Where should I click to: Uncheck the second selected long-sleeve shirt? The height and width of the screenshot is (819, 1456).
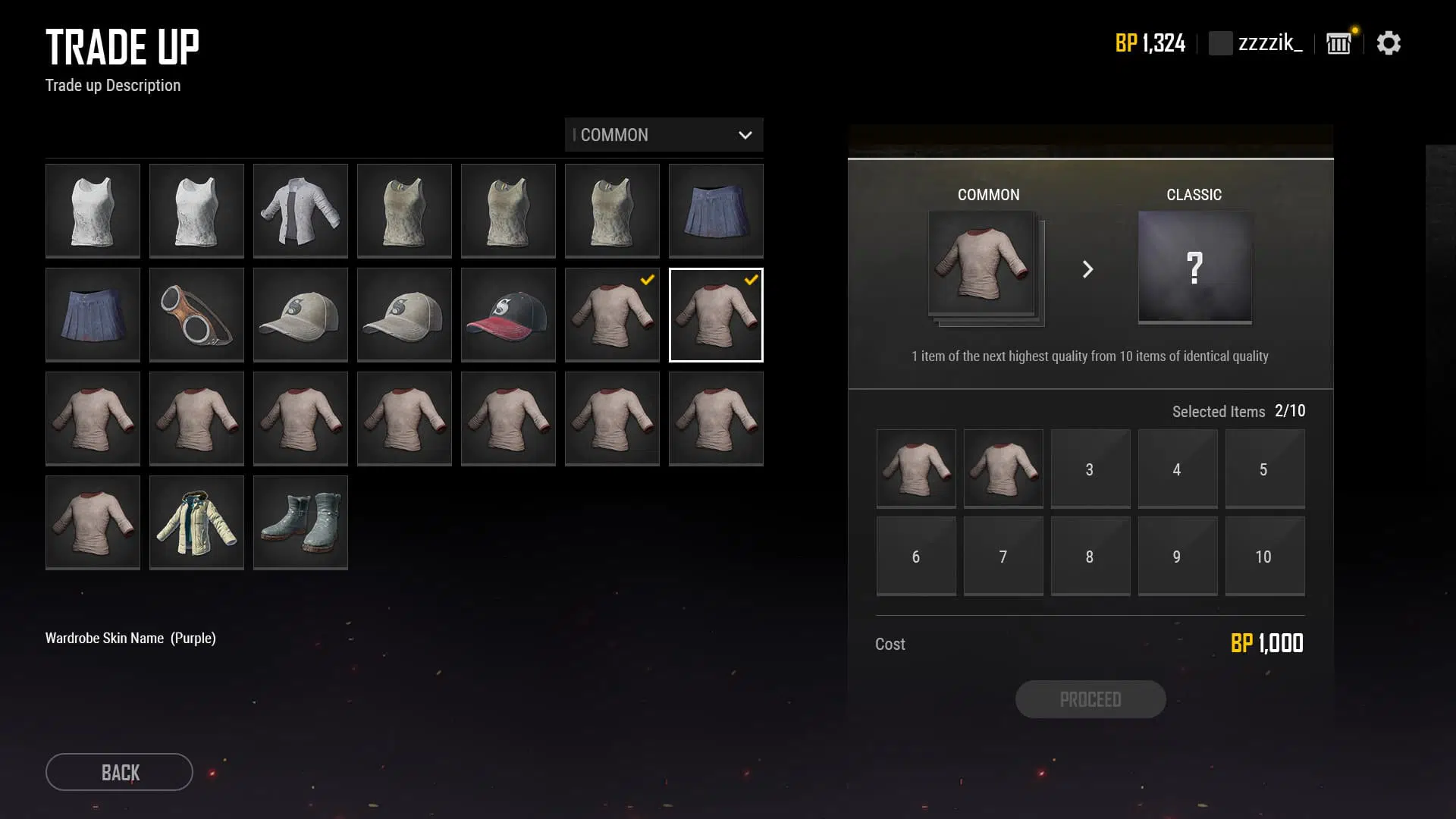click(x=716, y=314)
